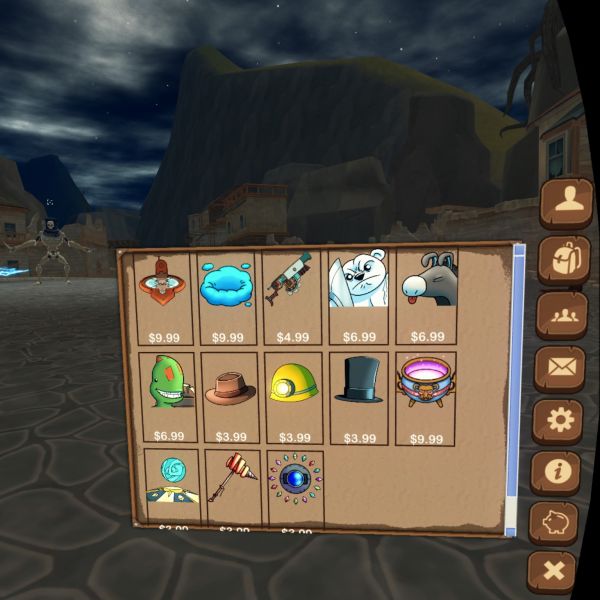Close the menu with the X button
Image resolution: width=600 pixels, height=600 pixels.
(552, 572)
